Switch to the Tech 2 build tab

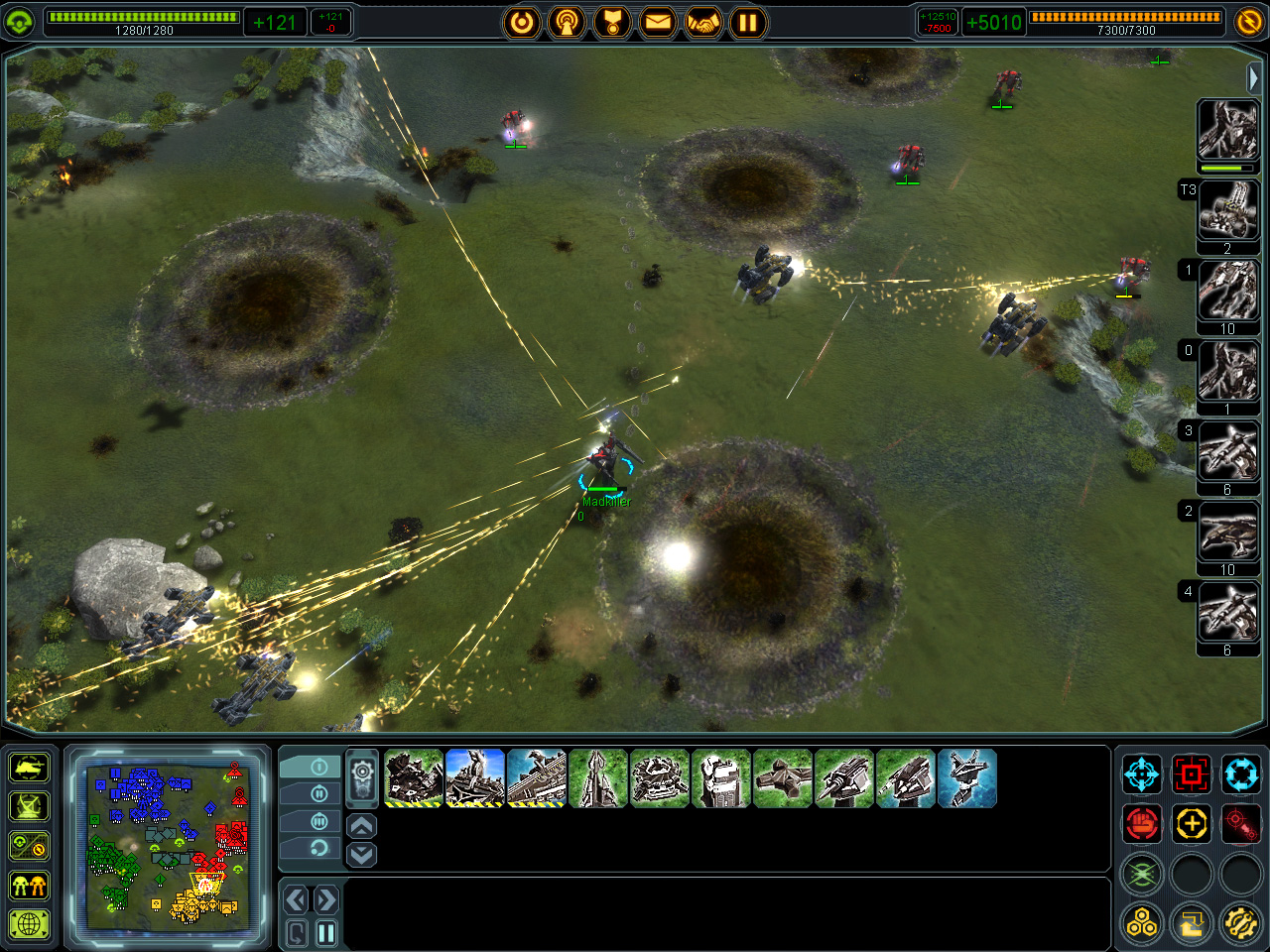click(318, 793)
